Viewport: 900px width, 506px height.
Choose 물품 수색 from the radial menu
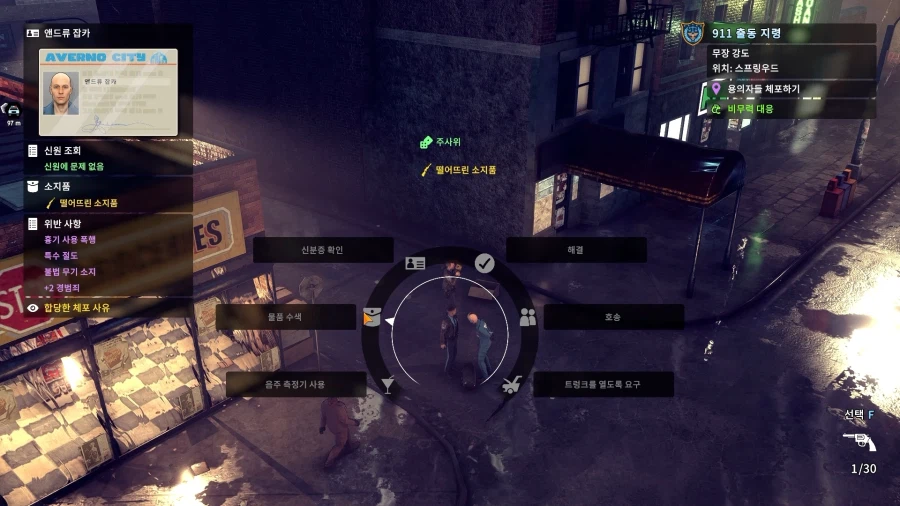tap(285, 317)
